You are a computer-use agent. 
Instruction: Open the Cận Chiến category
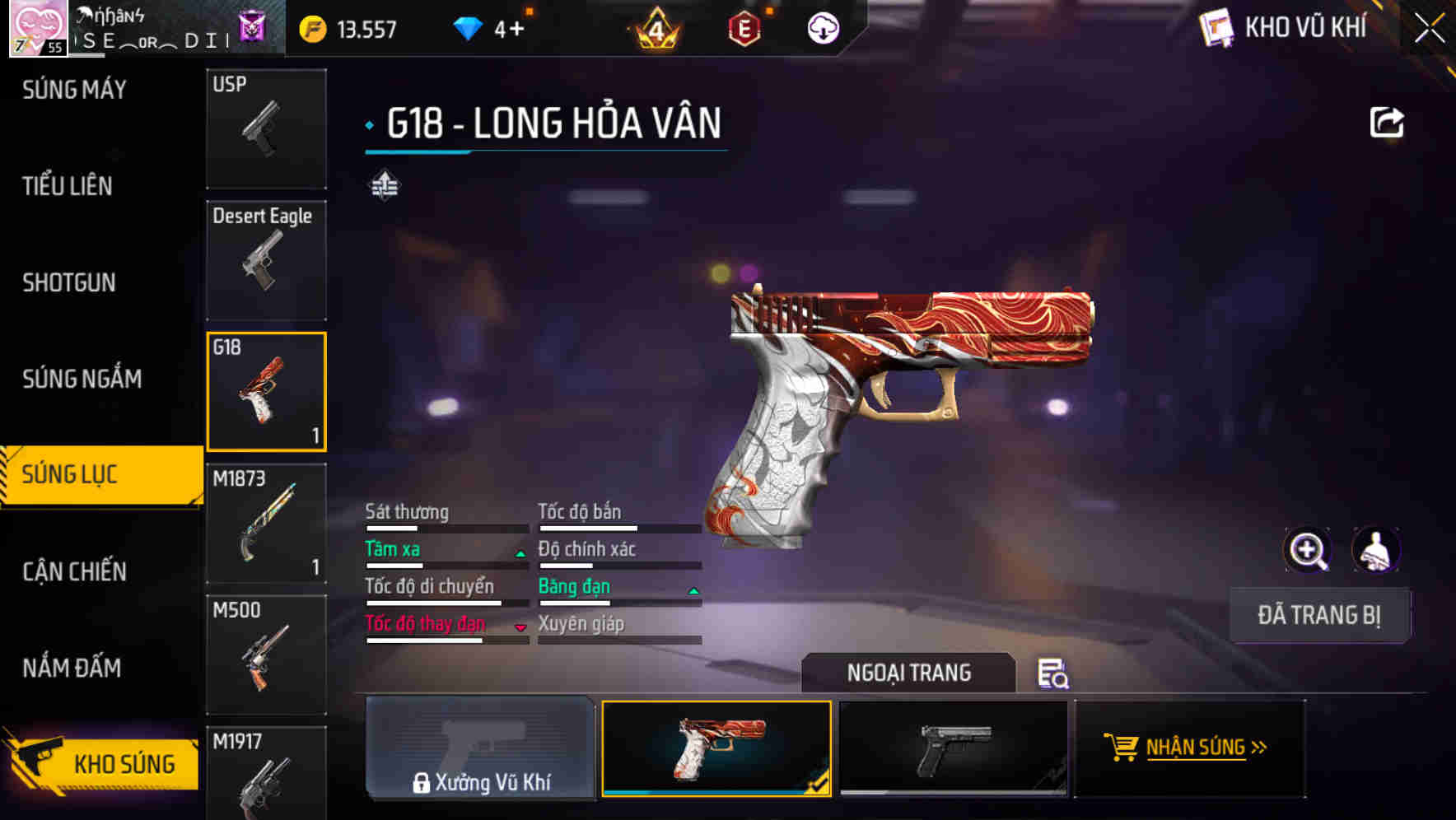click(x=74, y=571)
